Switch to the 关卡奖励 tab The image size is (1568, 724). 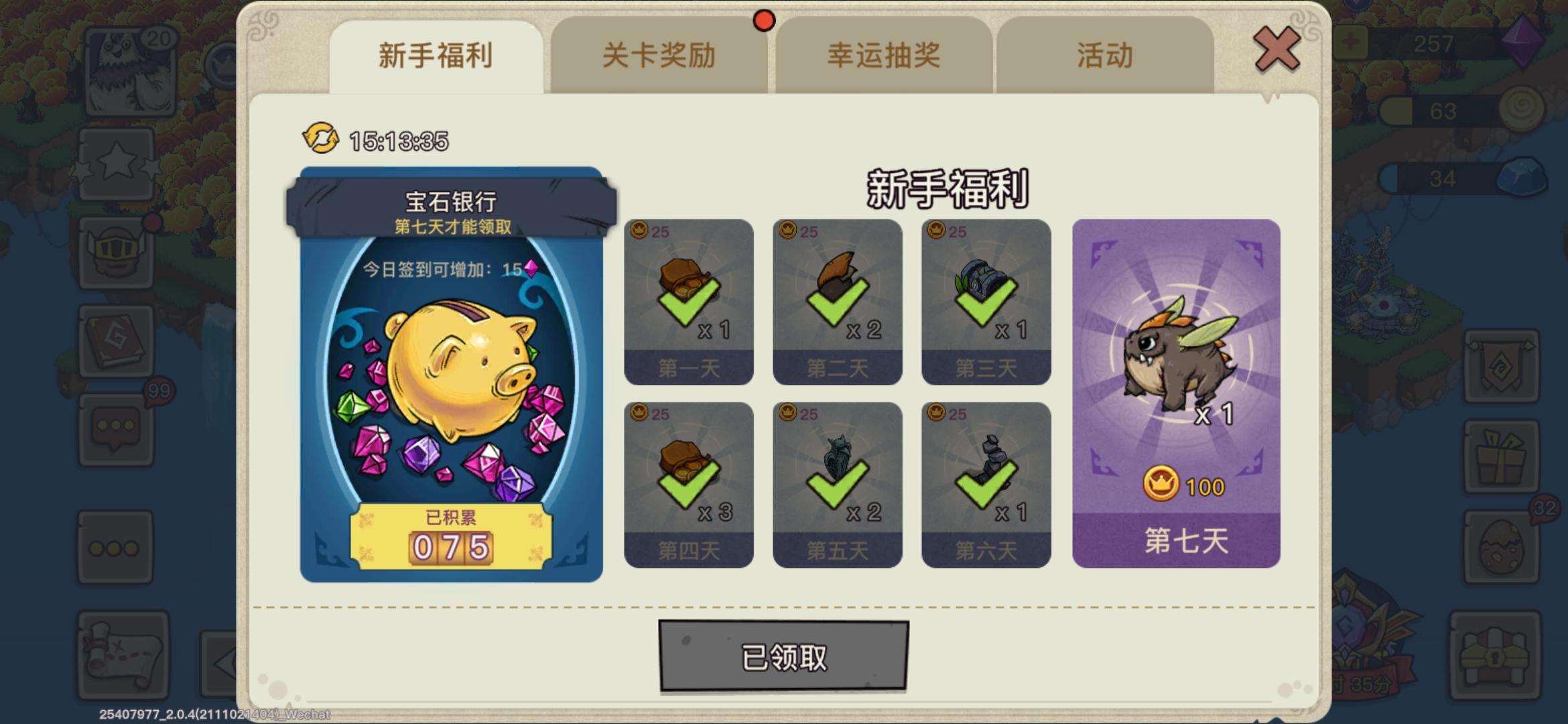click(x=660, y=57)
